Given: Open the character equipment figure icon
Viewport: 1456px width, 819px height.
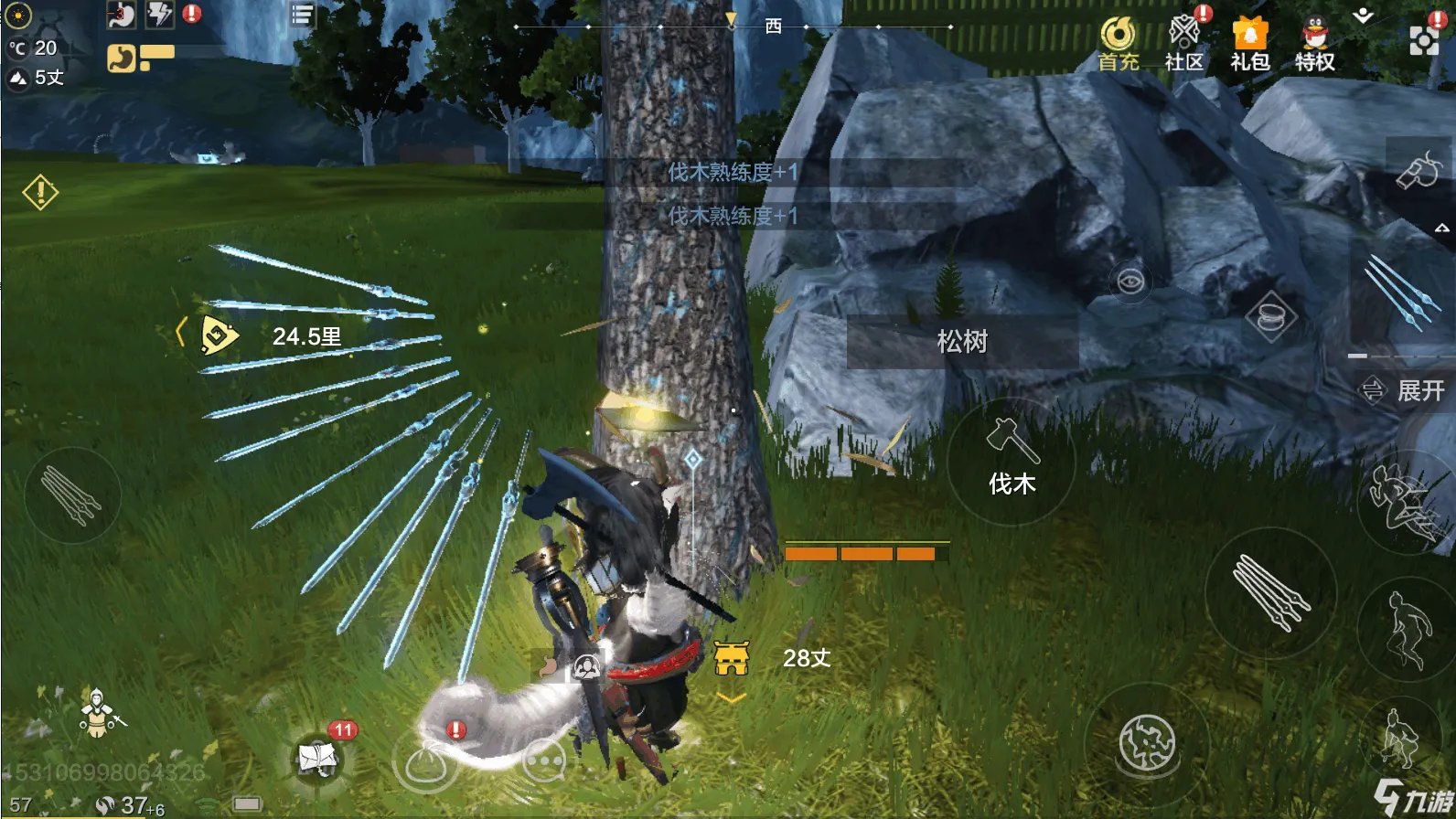Looking at the screenshot, I should [96, 714].
